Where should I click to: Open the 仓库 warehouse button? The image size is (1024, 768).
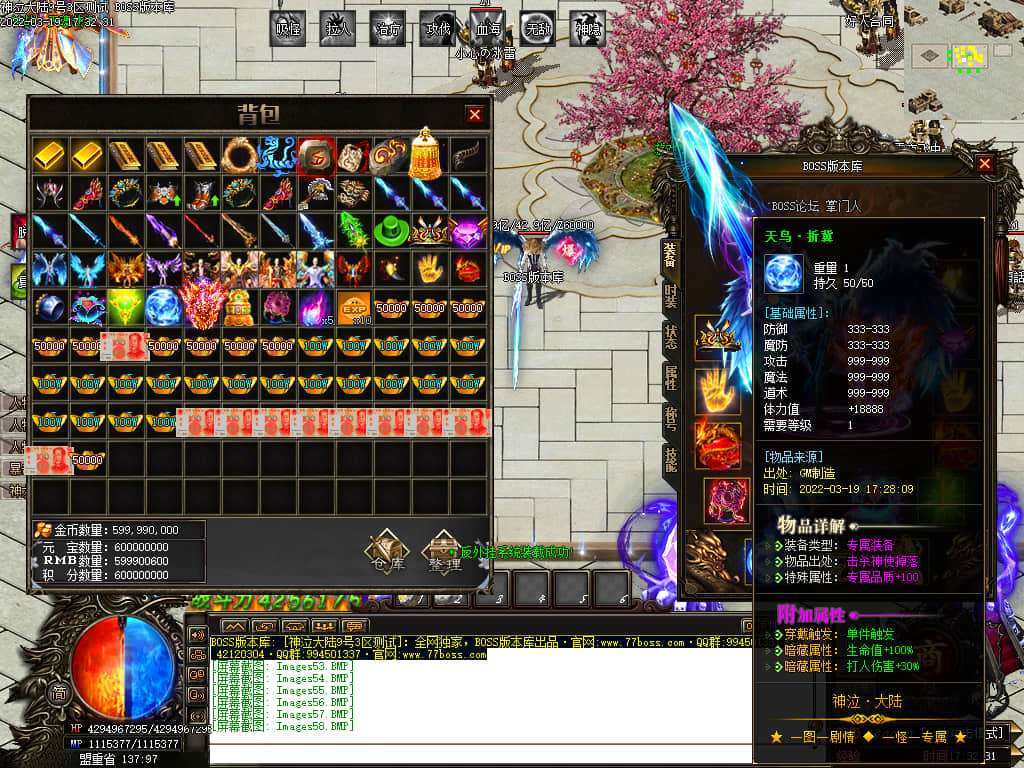(x=386, y=551)
